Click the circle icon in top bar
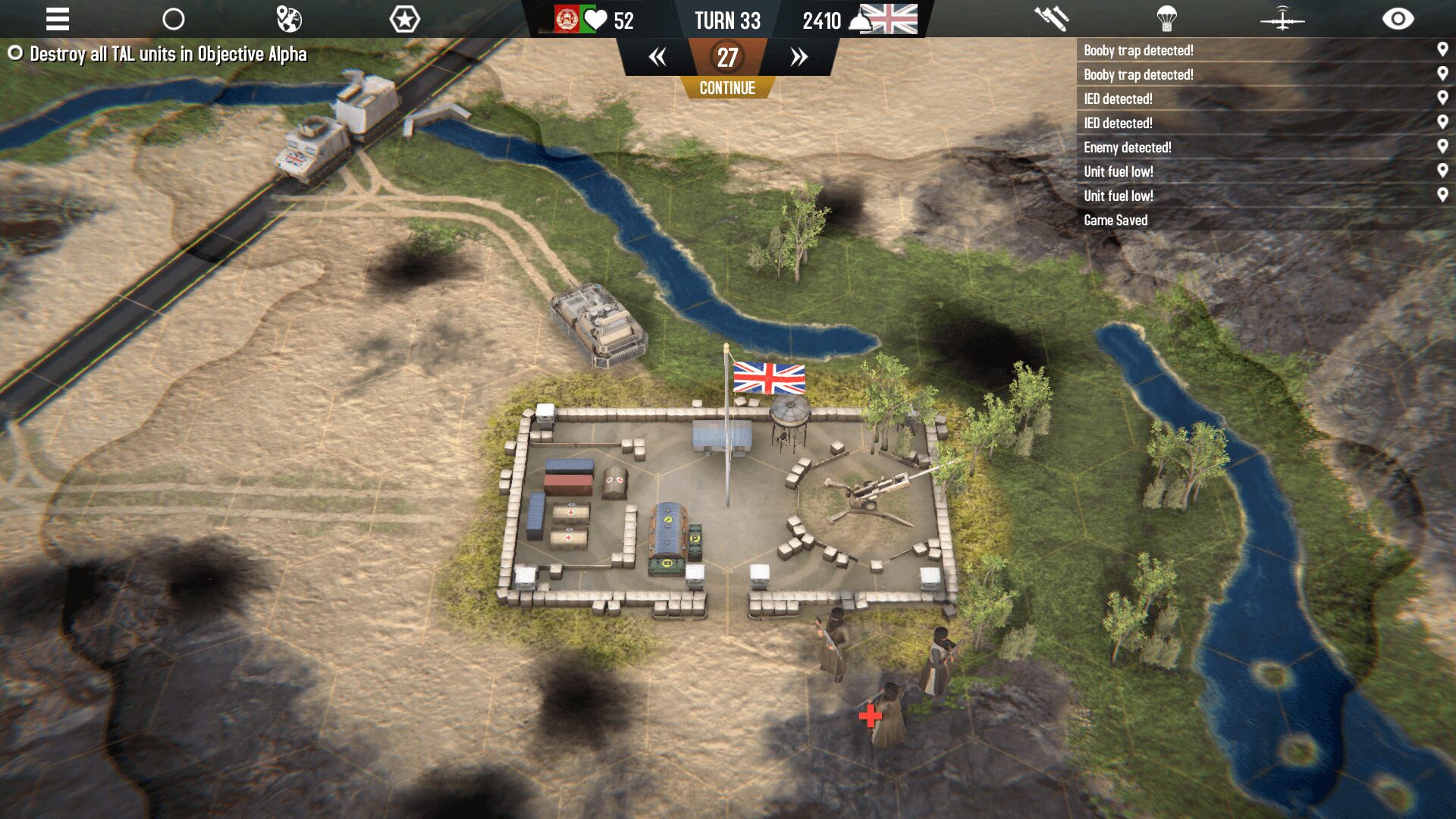Image resolution: width=1456 pixels, height=819 pixels. click(x=174, y=19)
